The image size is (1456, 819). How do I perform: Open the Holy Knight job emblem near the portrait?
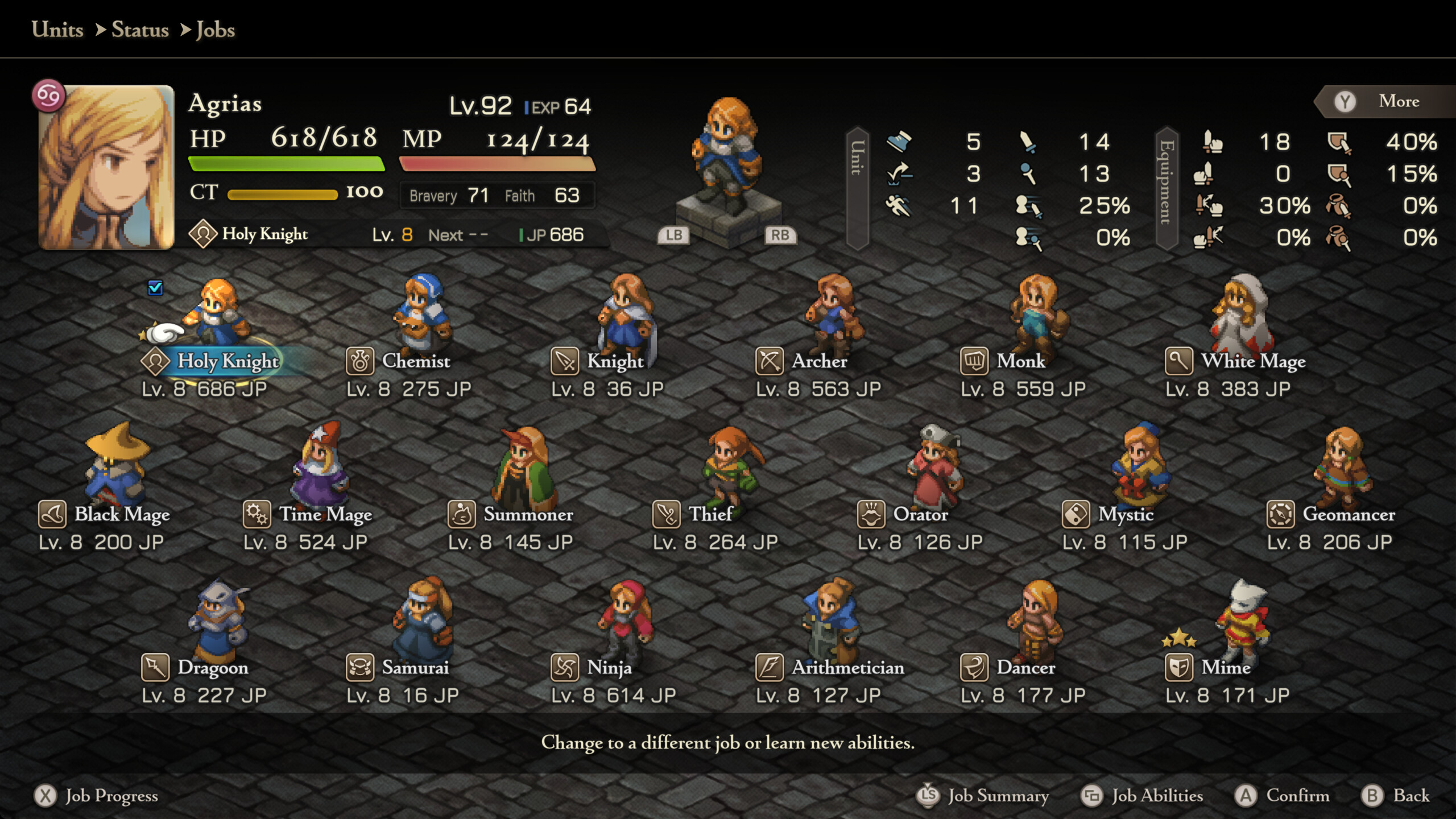tap(203, 234)
